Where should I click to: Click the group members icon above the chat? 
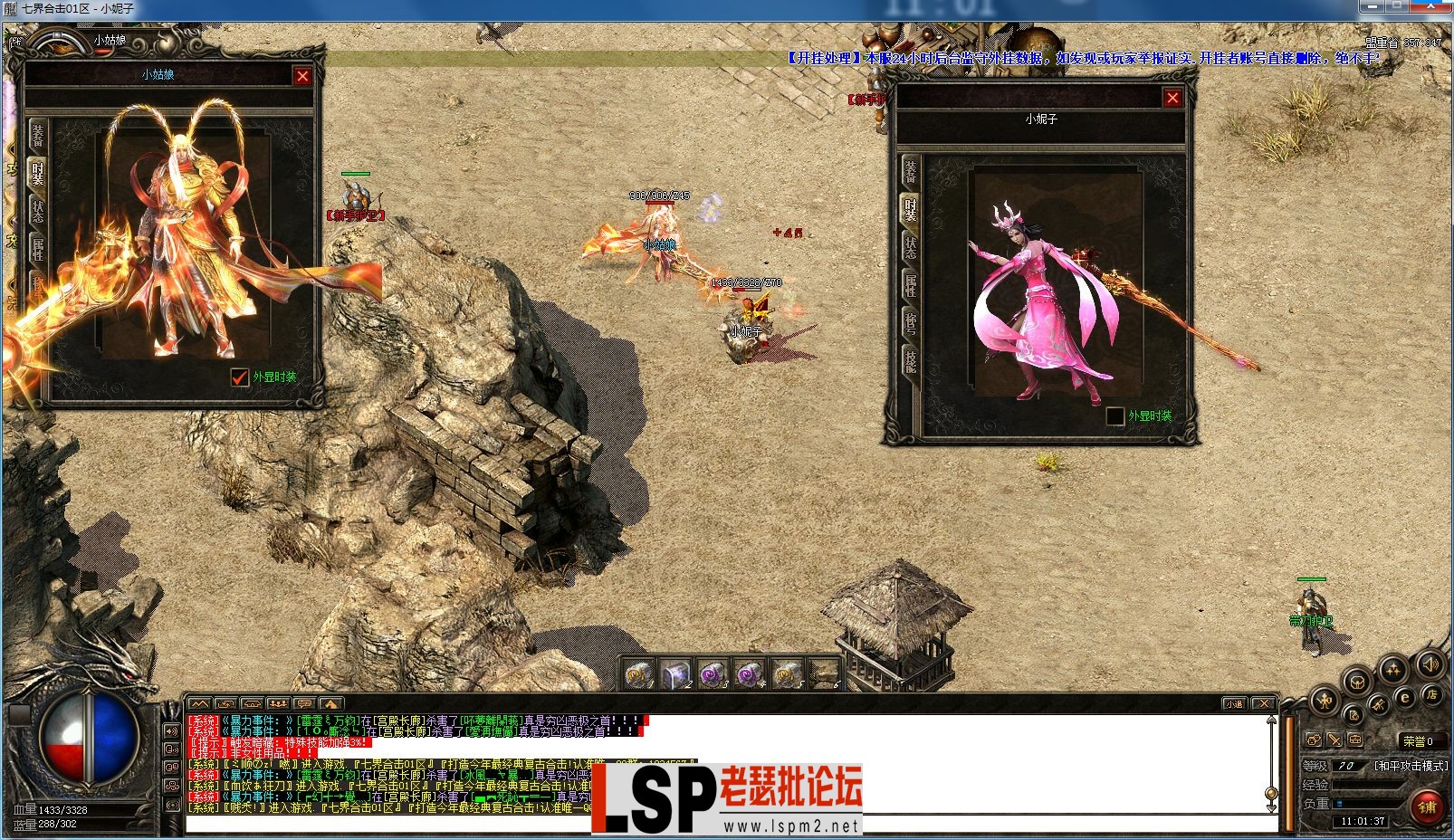coord(277,702)
